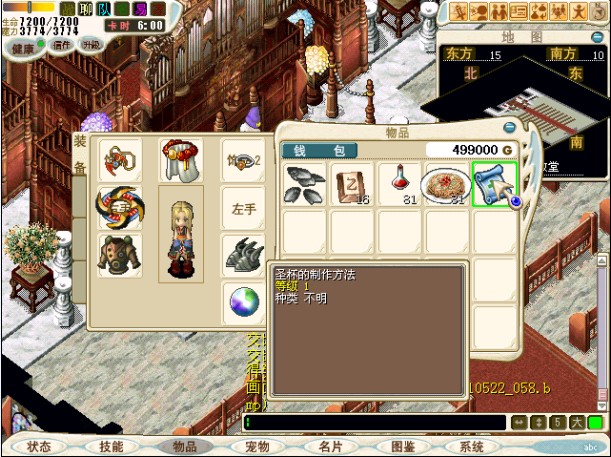Click the 健康 health button
This screenshot has width=611, height=457.
pyautogui.click(x=24, y=45)
